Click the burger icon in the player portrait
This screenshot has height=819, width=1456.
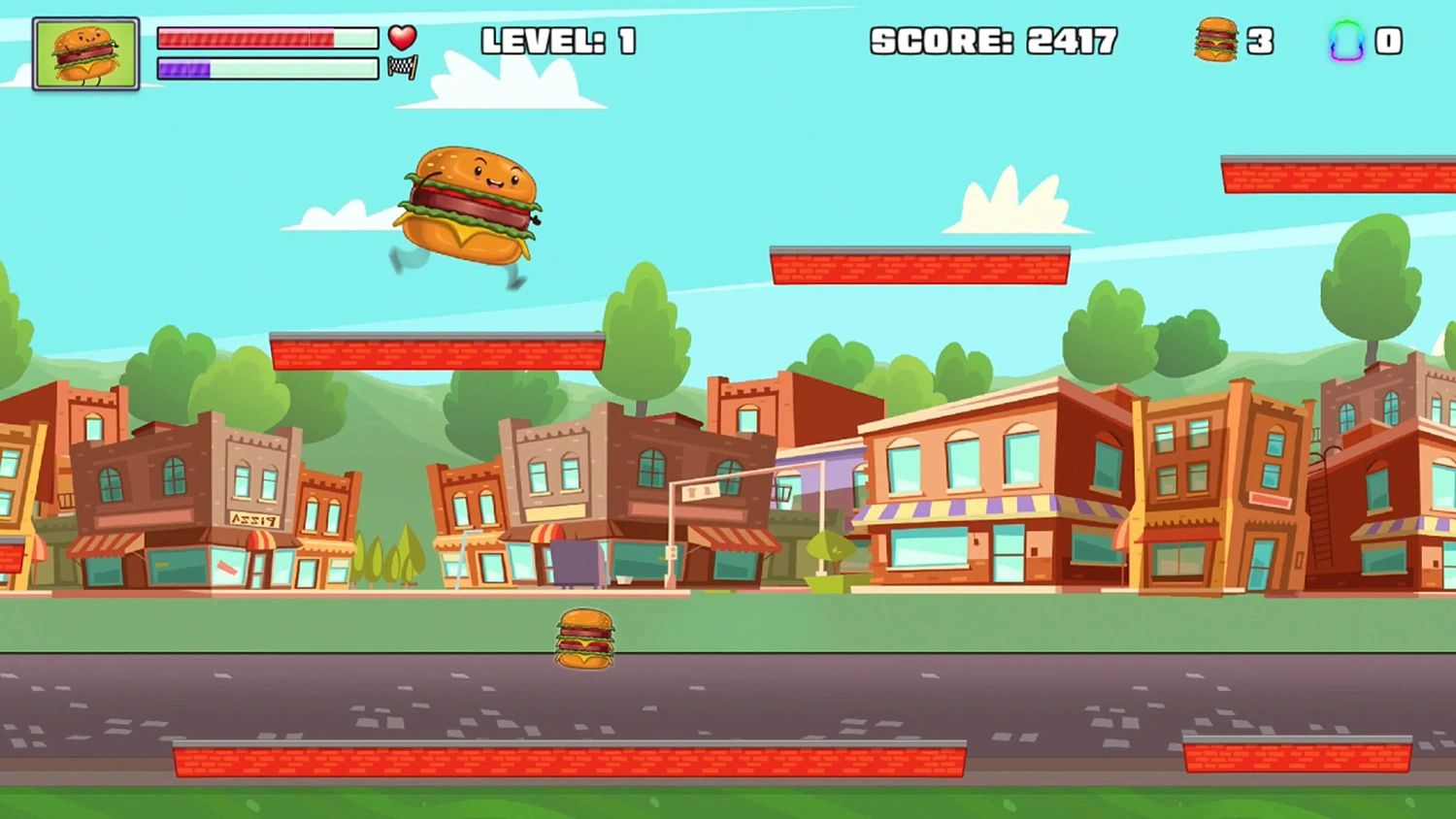pos(85,51)
